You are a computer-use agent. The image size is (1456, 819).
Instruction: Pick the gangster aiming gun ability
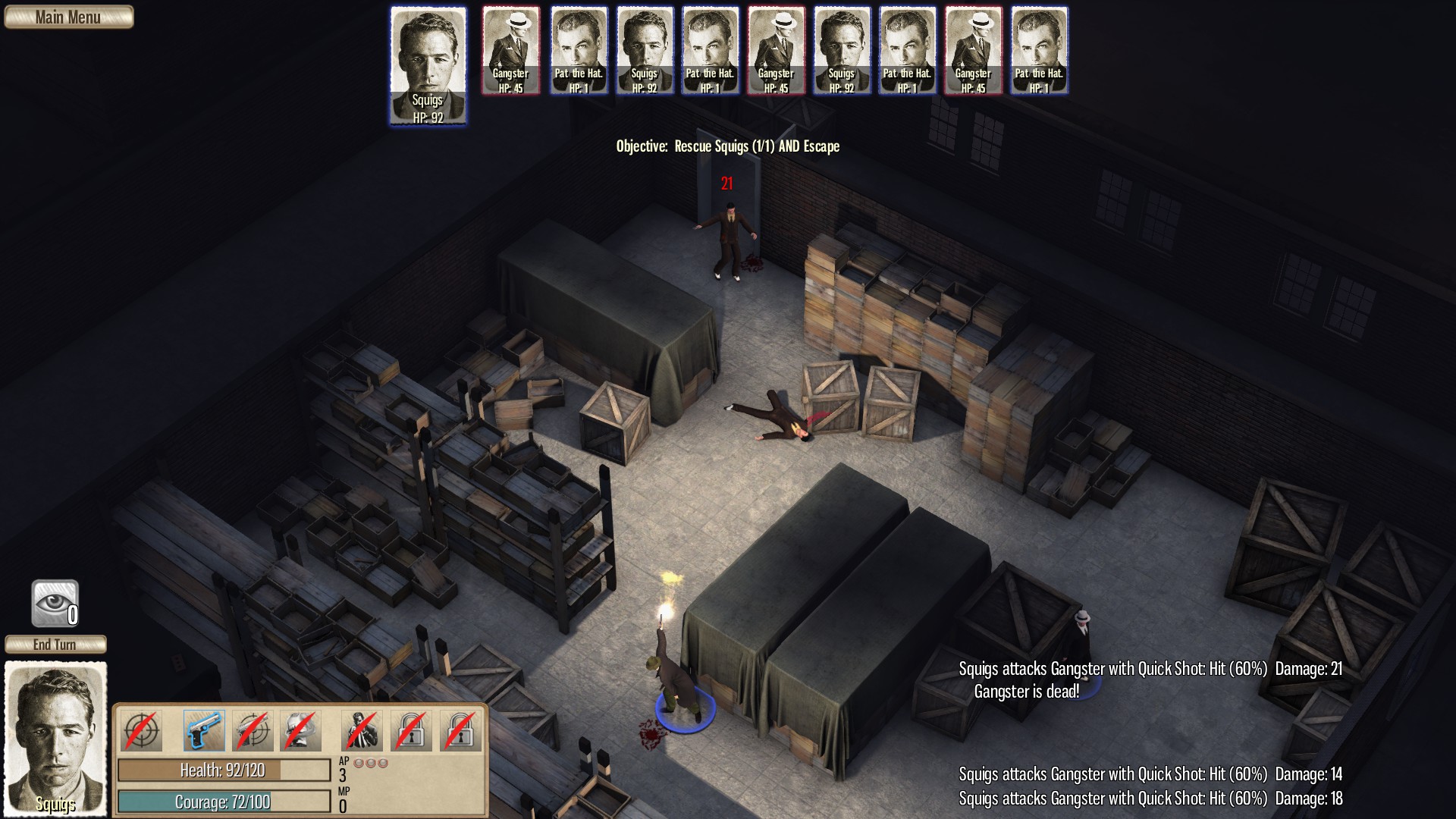tap(362, 730)
